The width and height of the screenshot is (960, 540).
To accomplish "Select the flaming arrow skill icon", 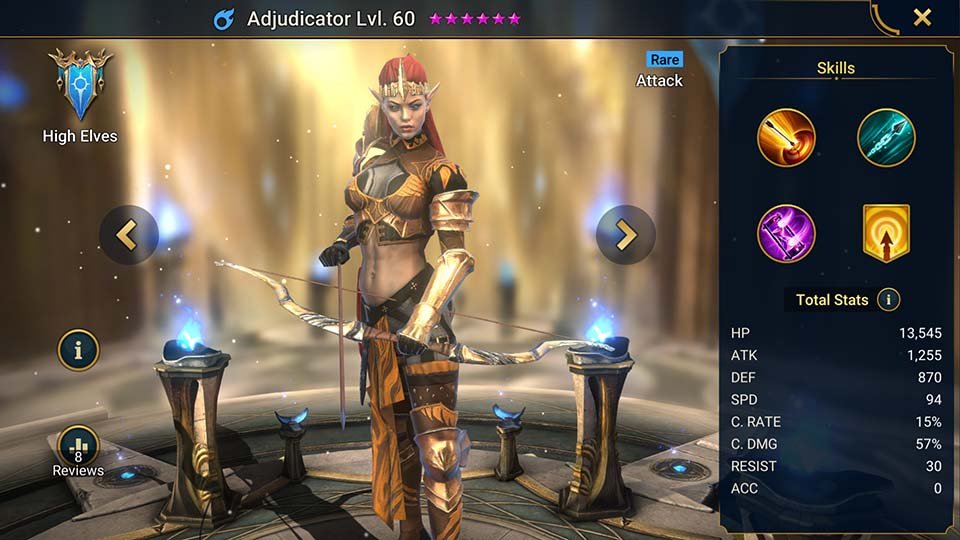I will click(786, 138).
